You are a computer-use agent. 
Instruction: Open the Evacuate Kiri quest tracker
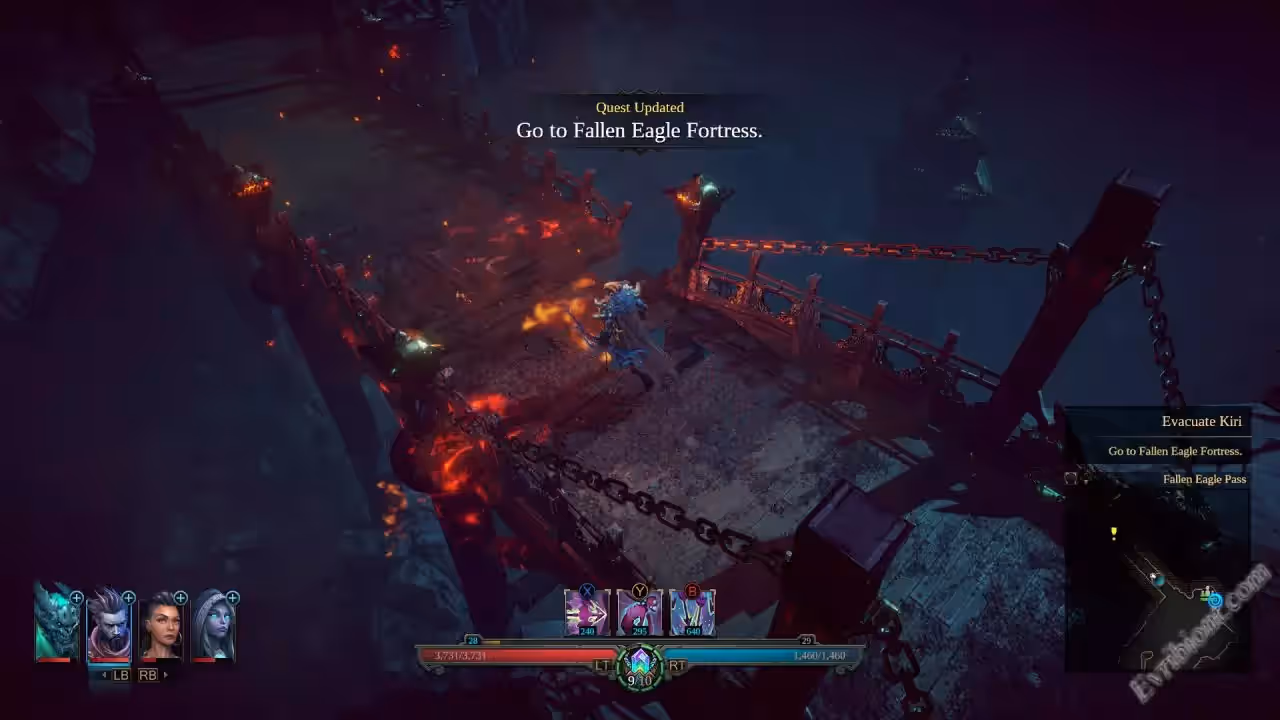[x=1201, y=422]
